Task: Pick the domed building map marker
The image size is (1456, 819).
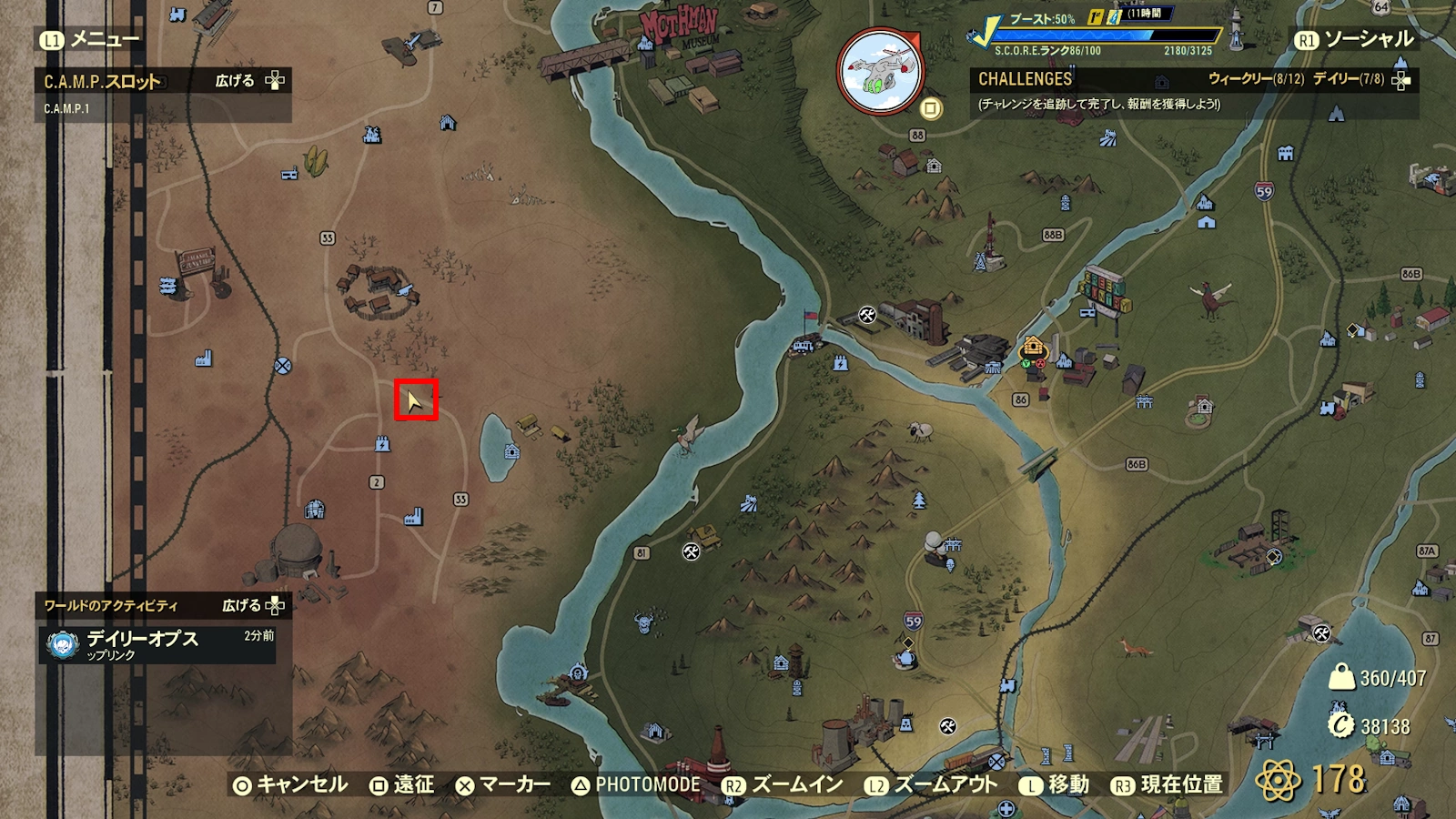Action: pos(297,548)
